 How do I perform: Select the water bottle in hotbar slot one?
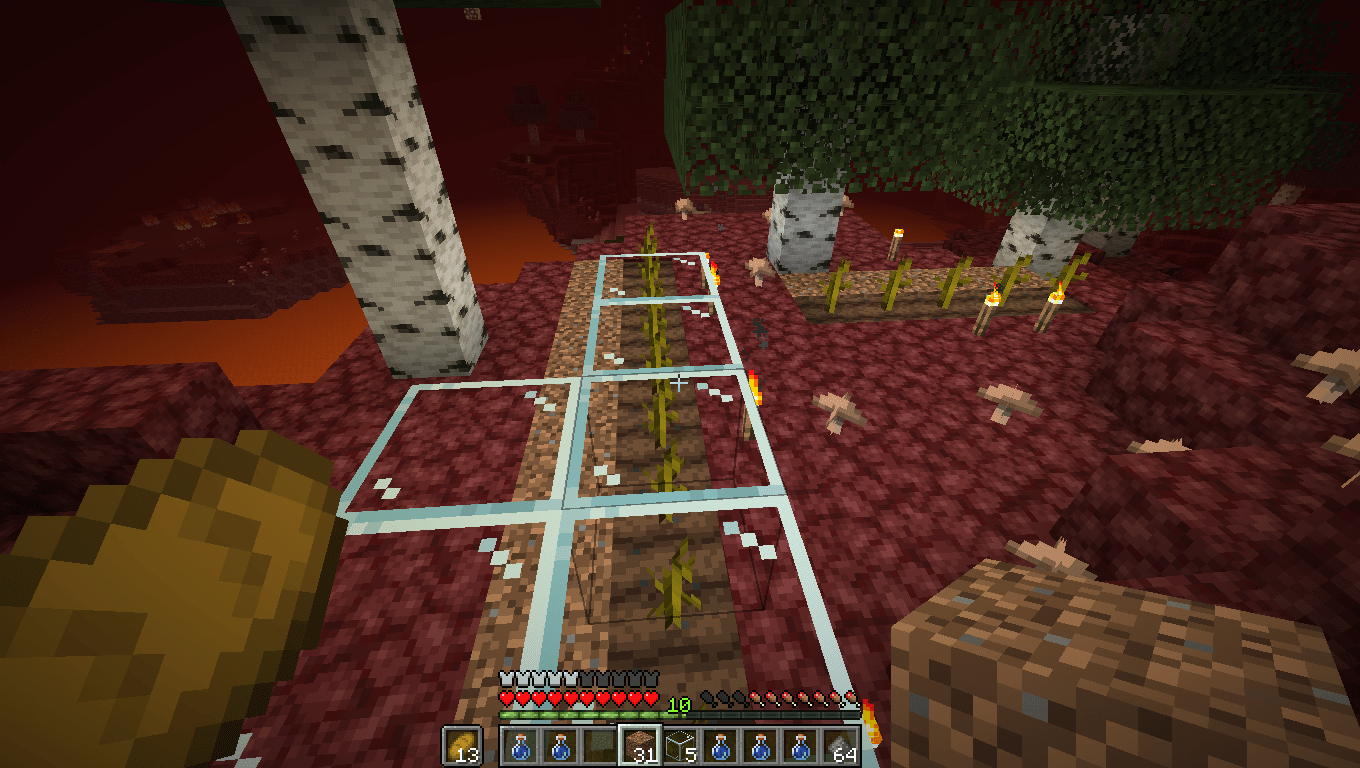coord(520,746)
